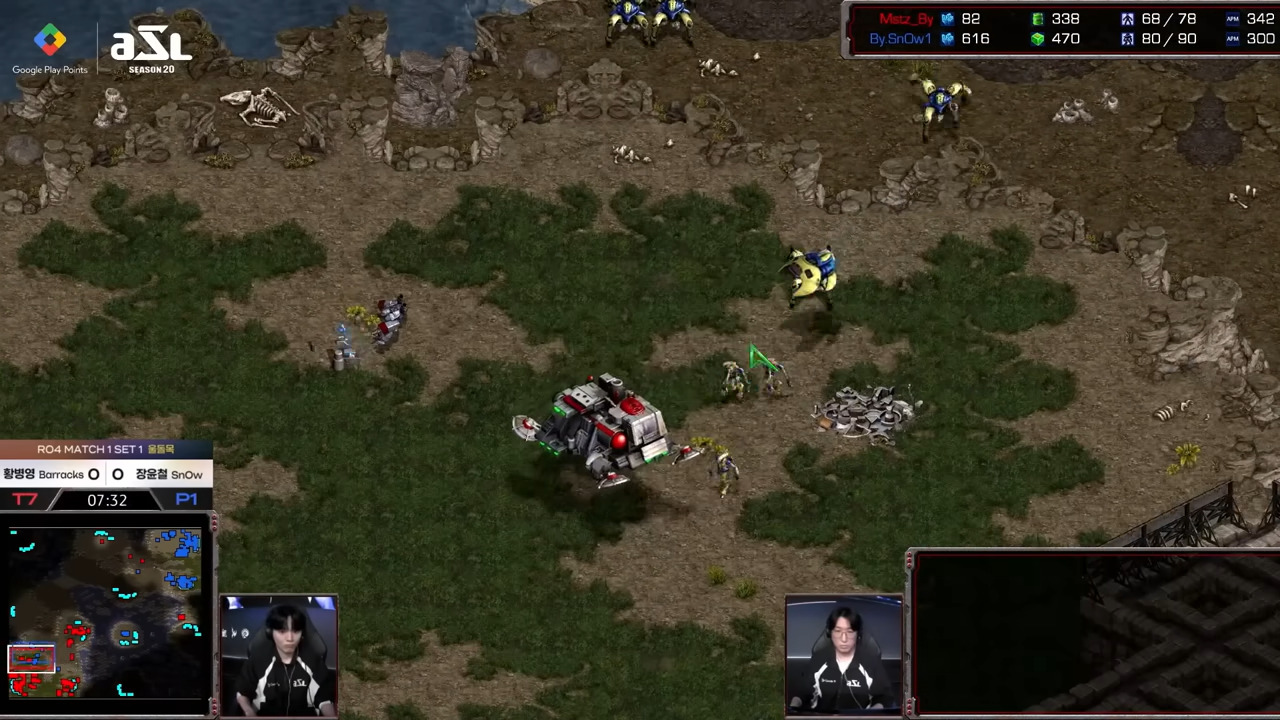Select the right player's webcam feed
The image size is (1280, 720).
pyautogui.click(x=844, y=655)
